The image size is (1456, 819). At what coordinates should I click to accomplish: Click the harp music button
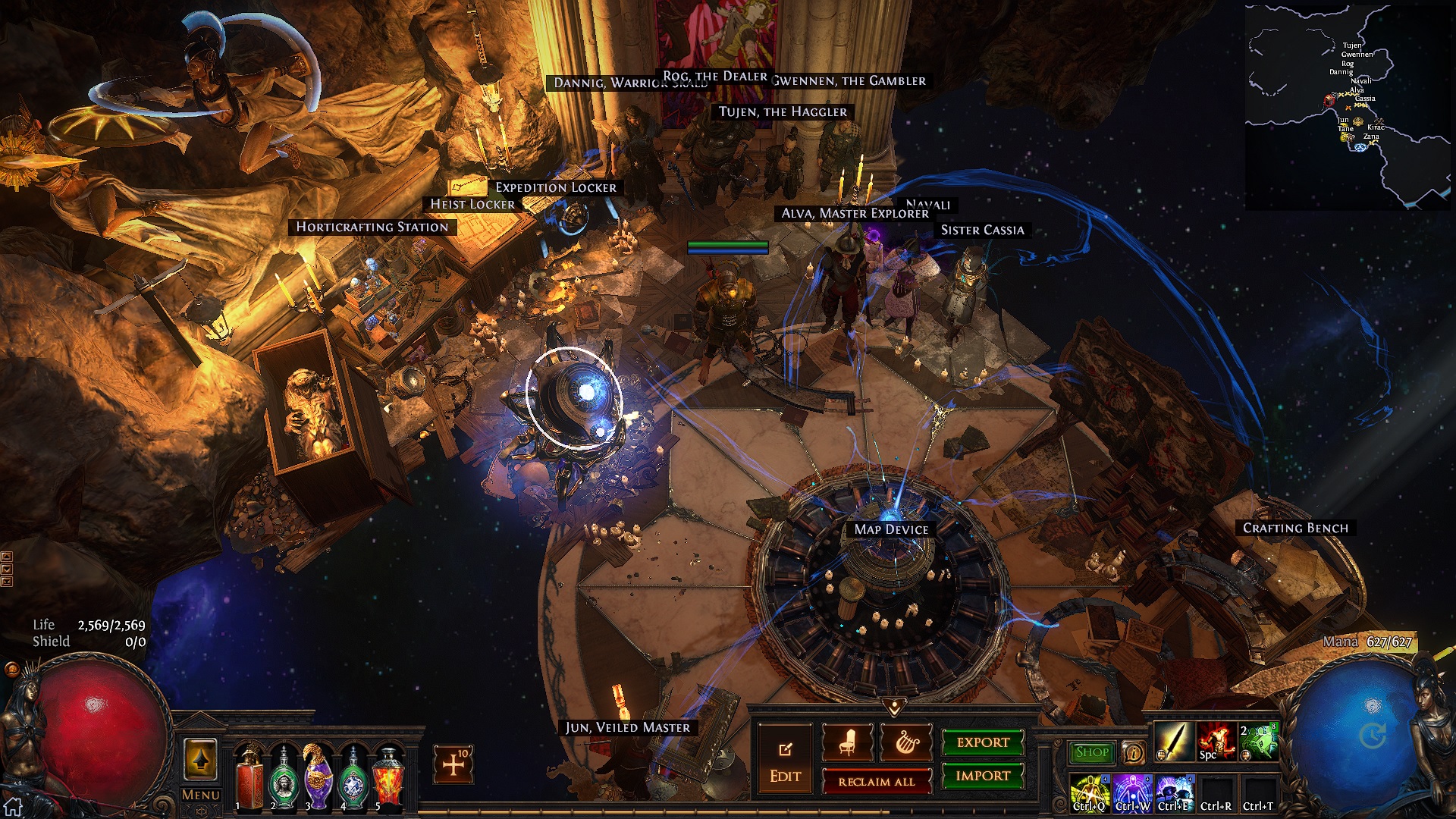point(905,743)
